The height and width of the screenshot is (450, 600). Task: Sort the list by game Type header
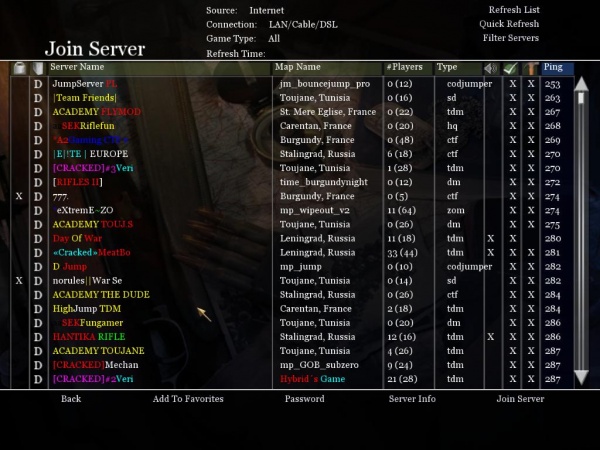447,67
